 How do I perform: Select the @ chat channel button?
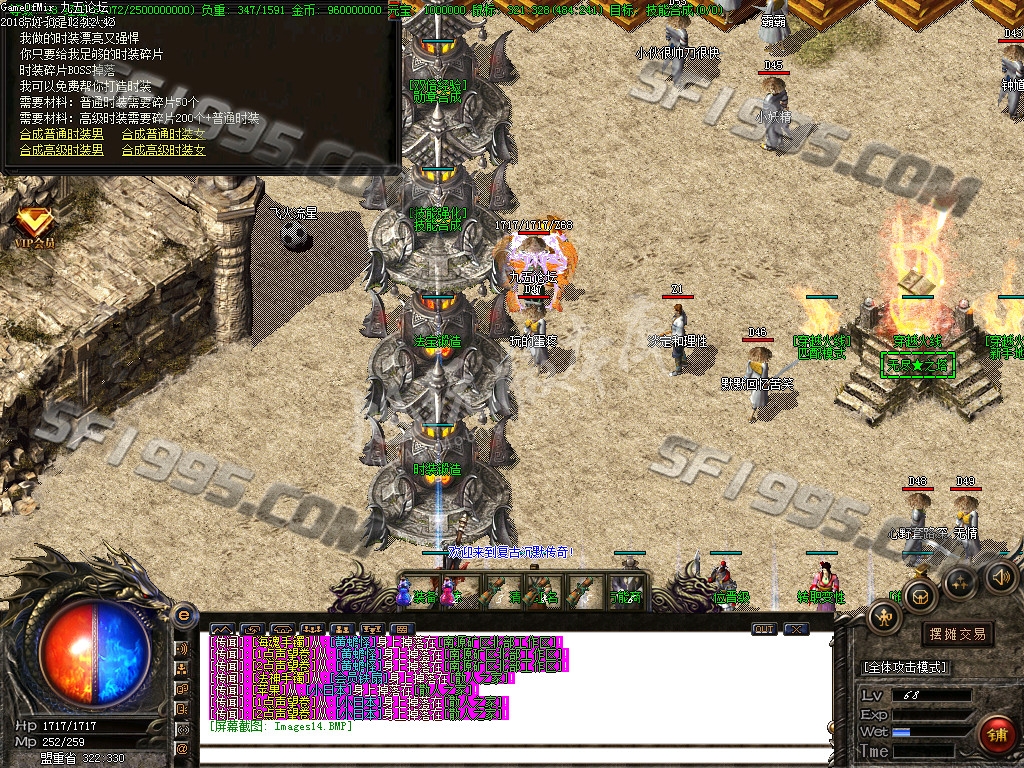click(x=183, y=748)
